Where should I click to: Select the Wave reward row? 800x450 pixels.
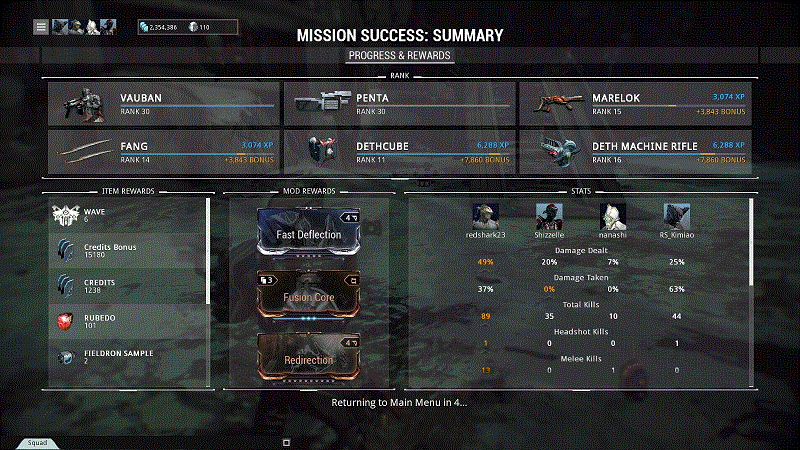coord(128,215)
